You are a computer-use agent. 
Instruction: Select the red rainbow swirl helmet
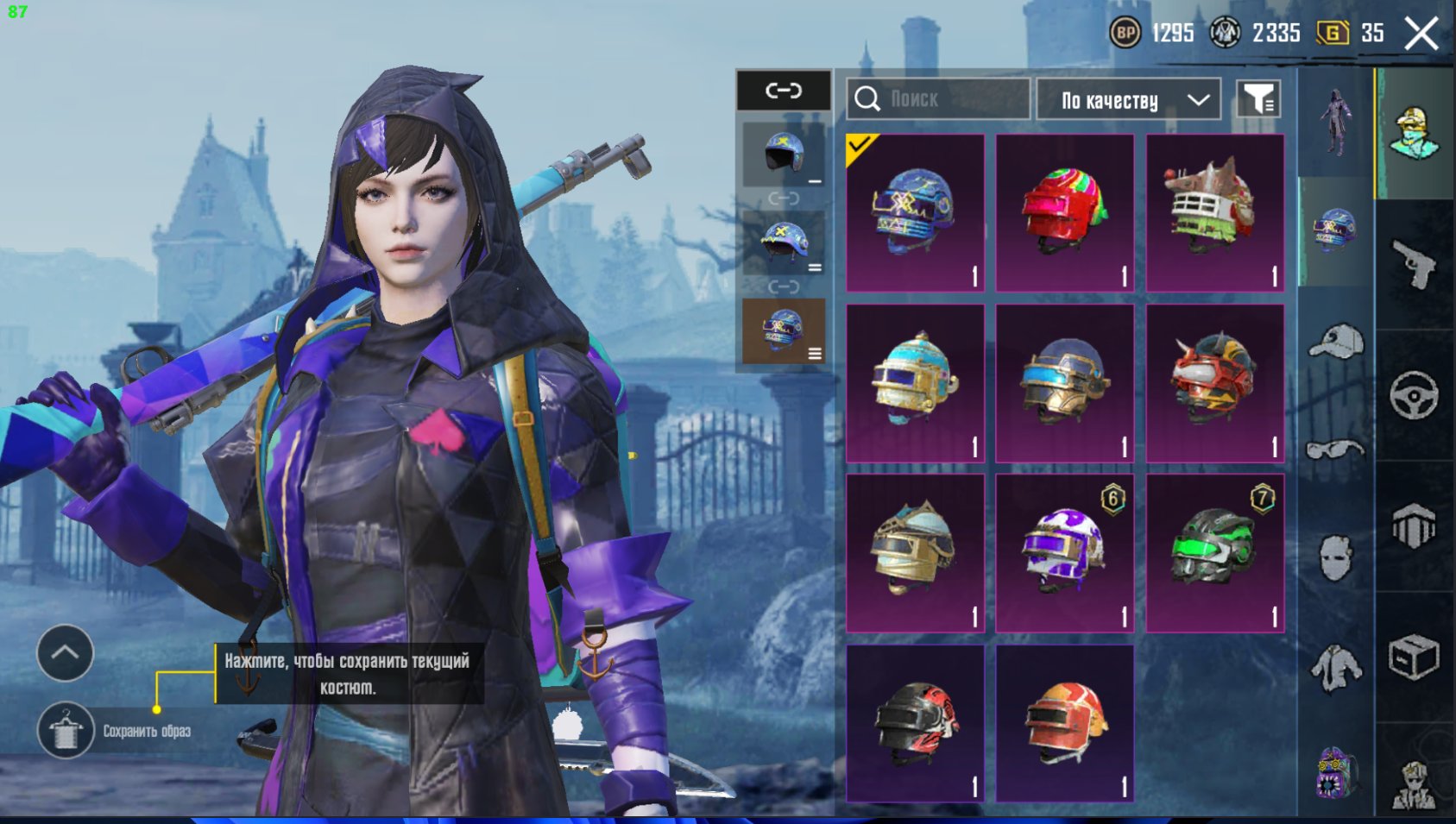click(1064, 212)
